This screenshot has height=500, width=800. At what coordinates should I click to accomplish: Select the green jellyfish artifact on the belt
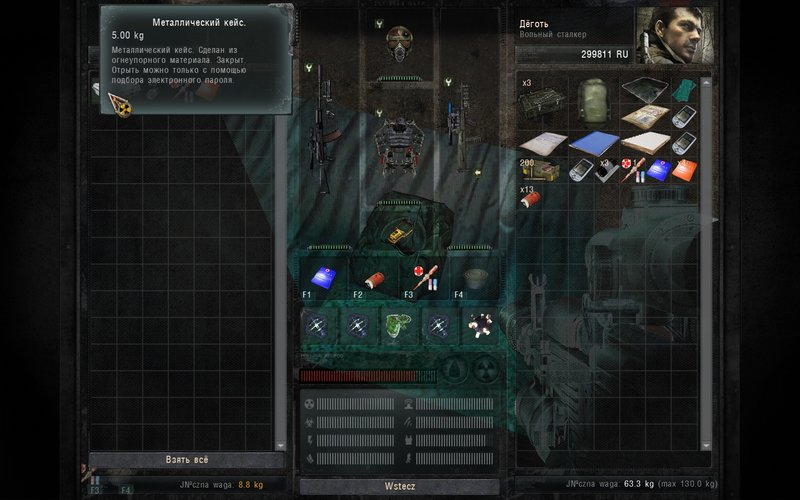(396, 324)
